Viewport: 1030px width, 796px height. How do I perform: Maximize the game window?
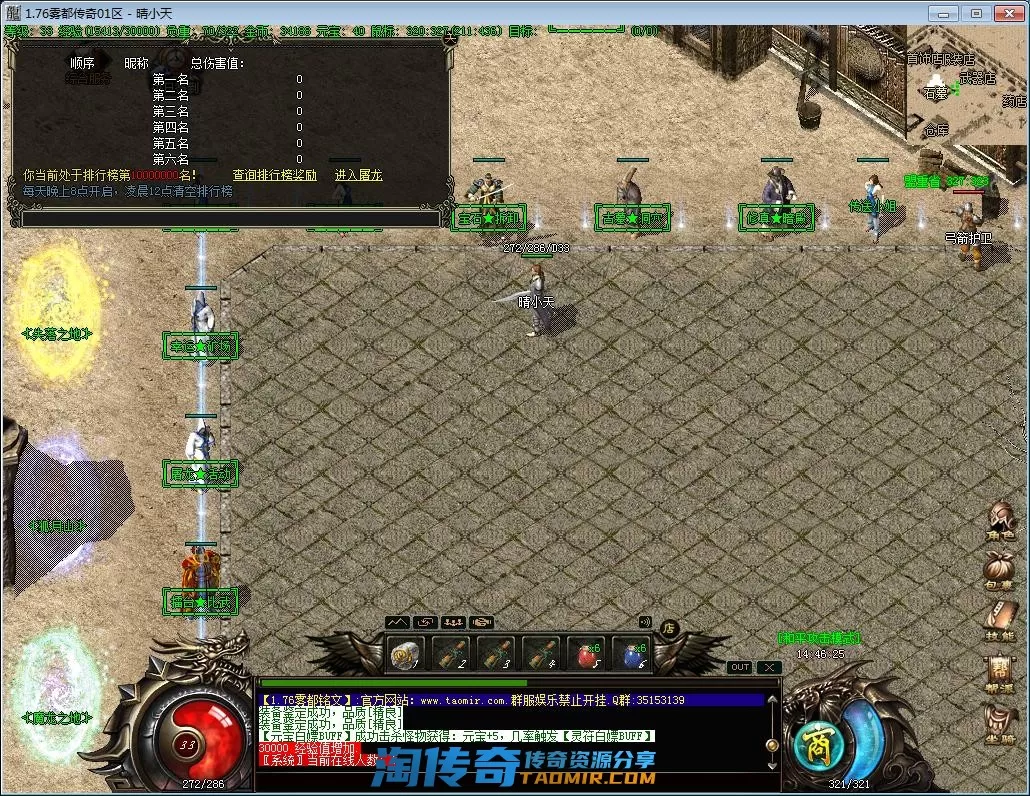(976, 13)
